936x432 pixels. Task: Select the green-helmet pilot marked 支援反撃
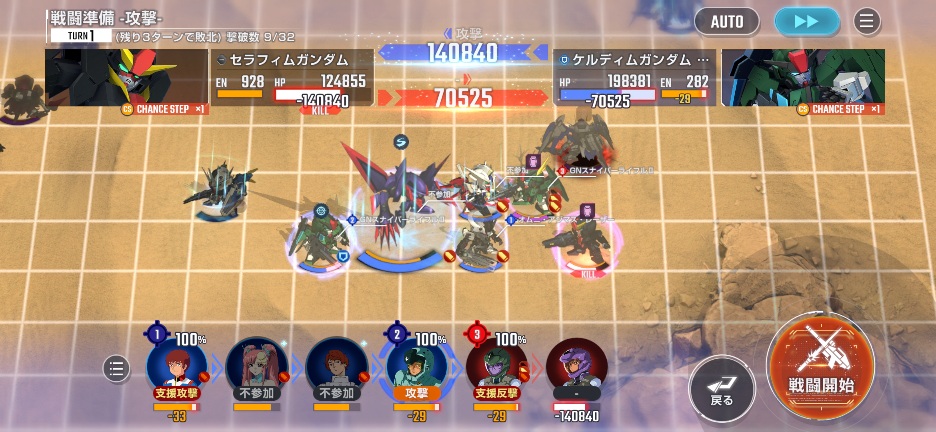point(496,366)
